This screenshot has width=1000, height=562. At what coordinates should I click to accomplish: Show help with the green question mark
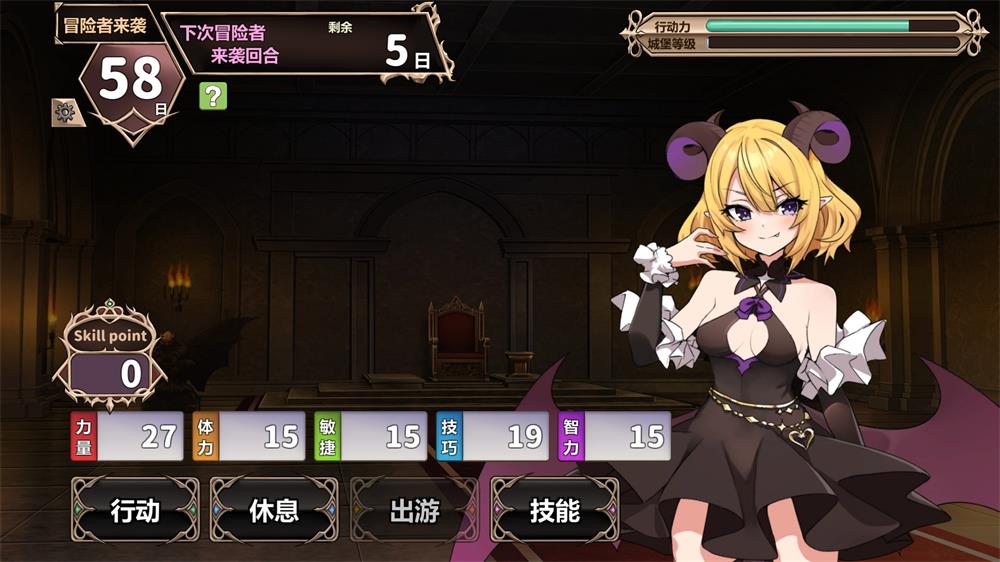213,96
